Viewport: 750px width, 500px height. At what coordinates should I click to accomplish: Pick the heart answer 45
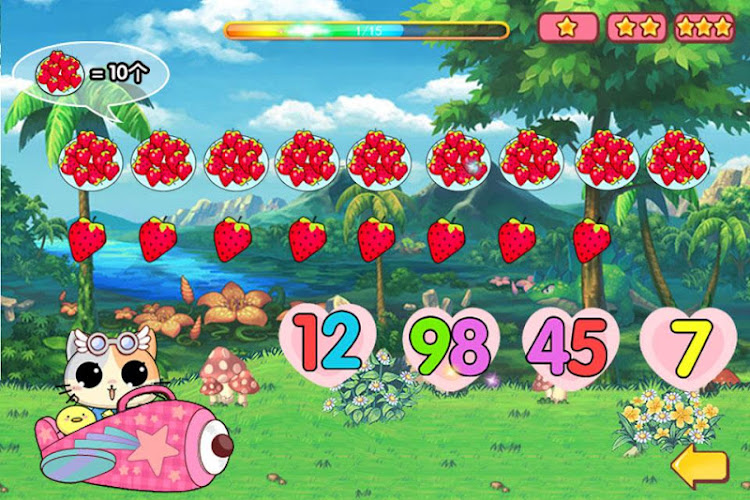[568, 347]
